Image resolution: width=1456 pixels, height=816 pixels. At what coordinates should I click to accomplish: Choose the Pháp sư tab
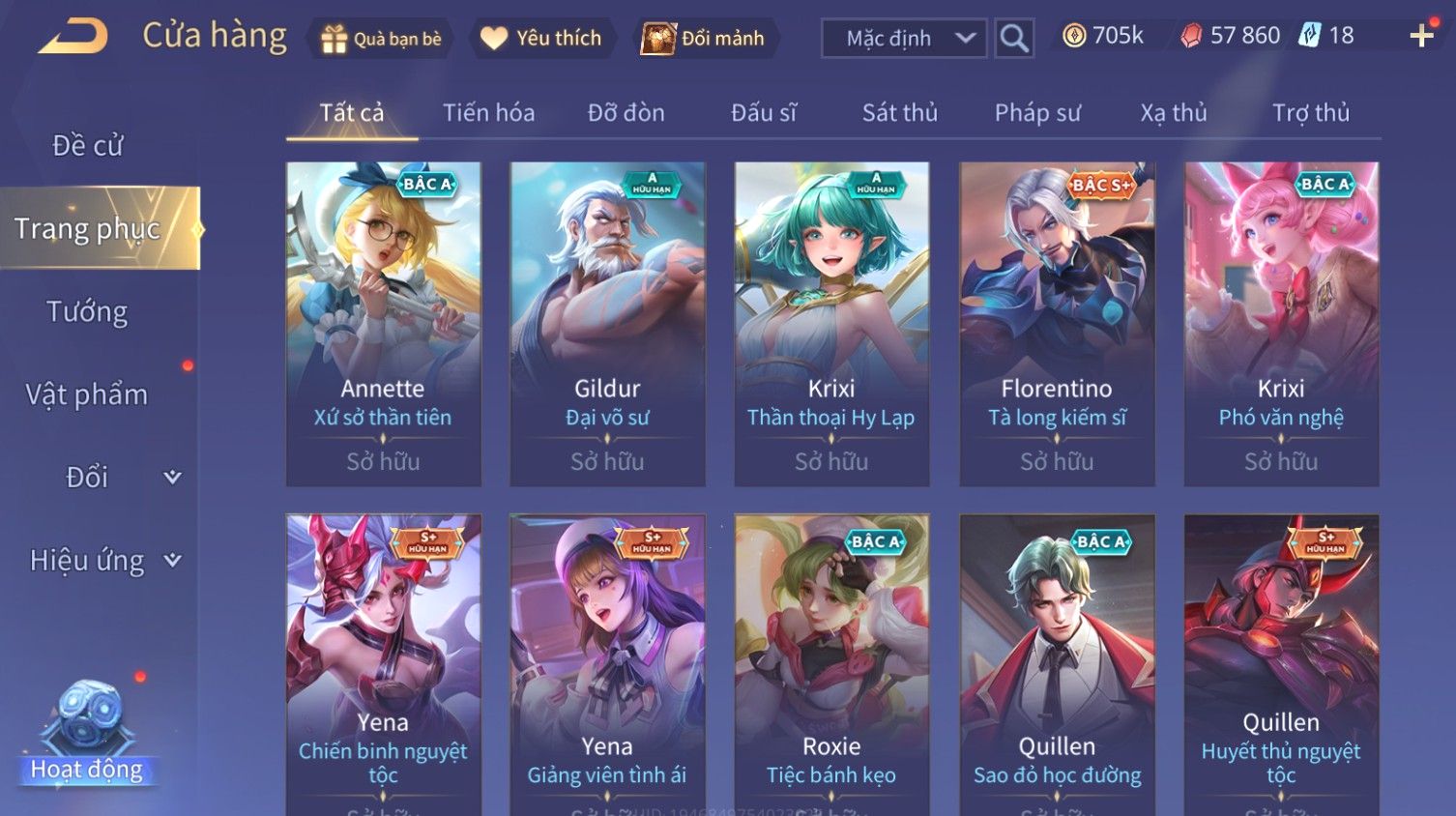coord(1037,113)
